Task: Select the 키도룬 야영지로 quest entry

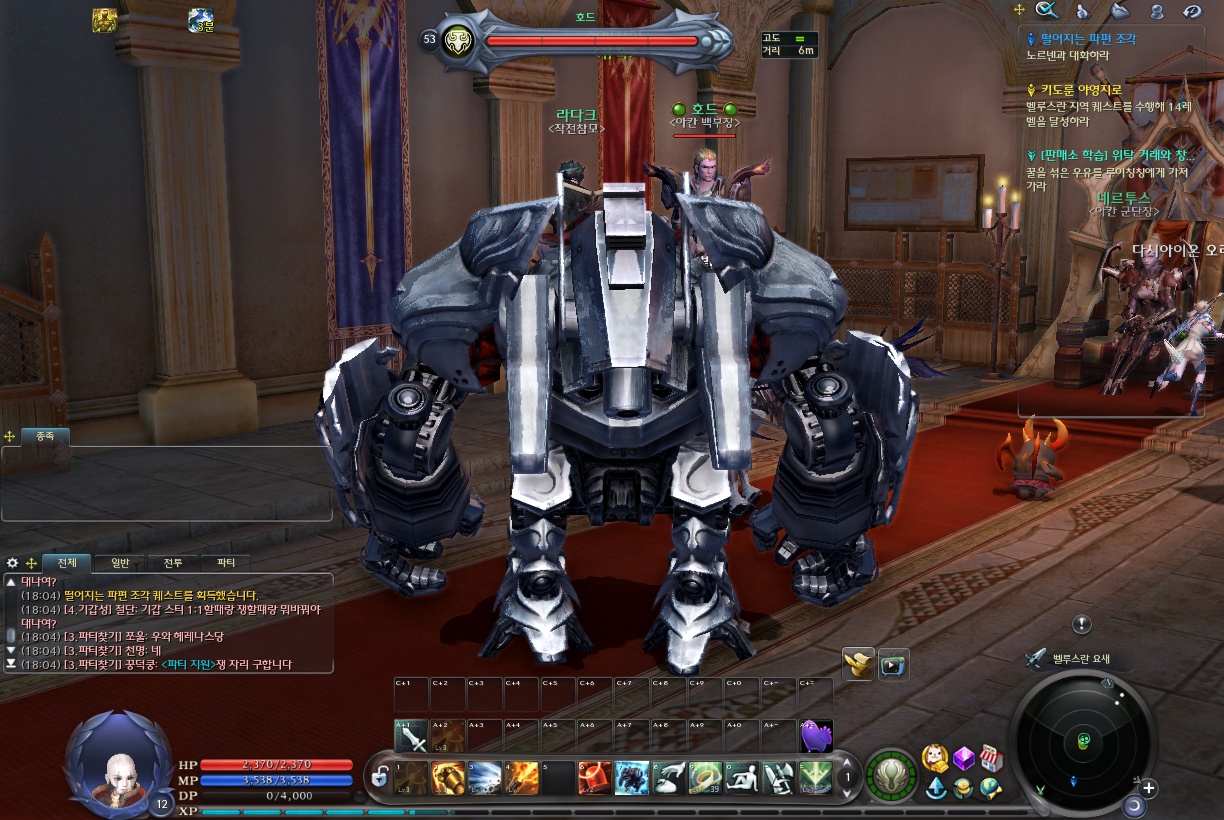Action: (x=1081, y=90)
